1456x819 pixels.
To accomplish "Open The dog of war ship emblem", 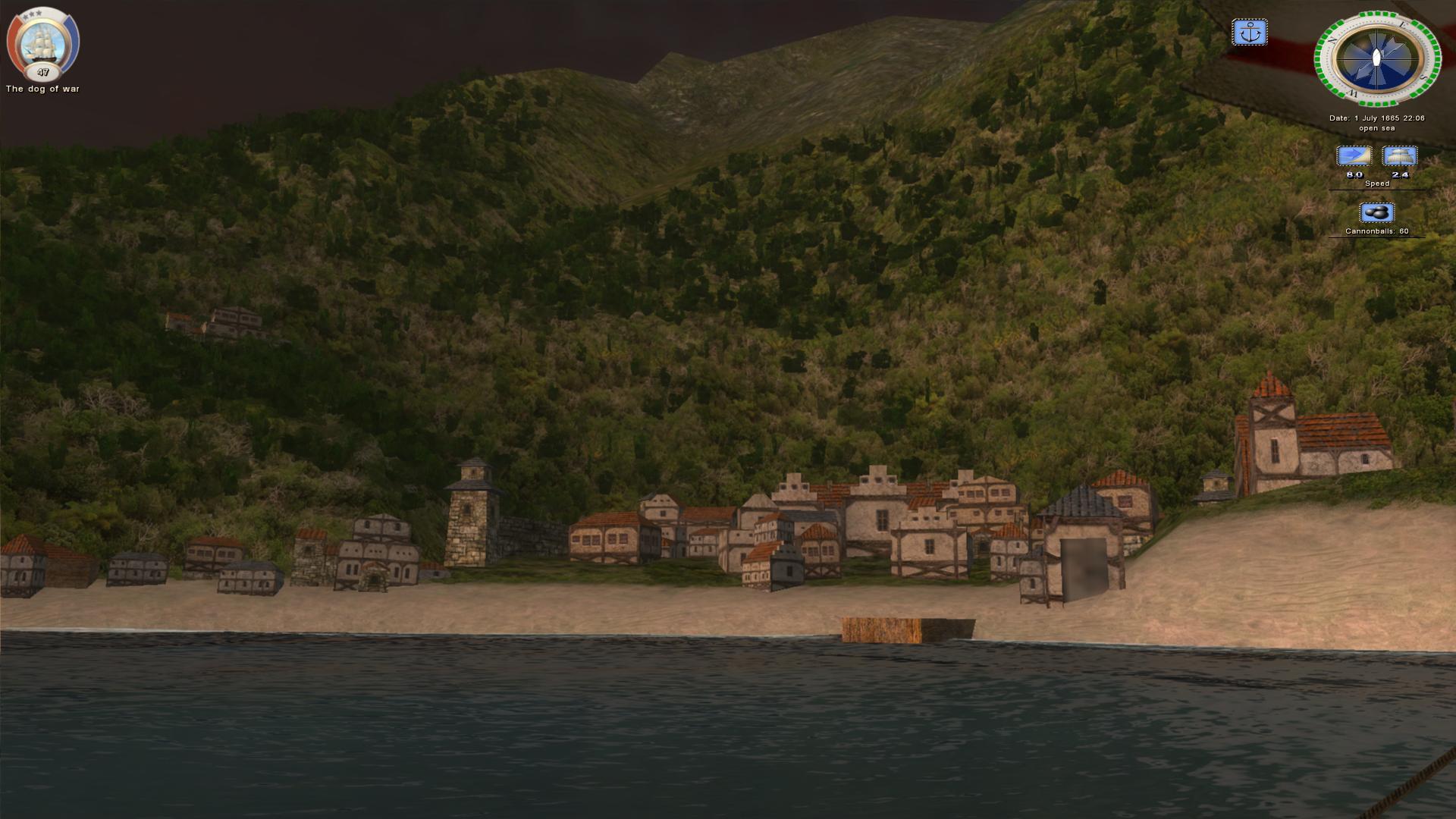I will [x=42, y=42].
